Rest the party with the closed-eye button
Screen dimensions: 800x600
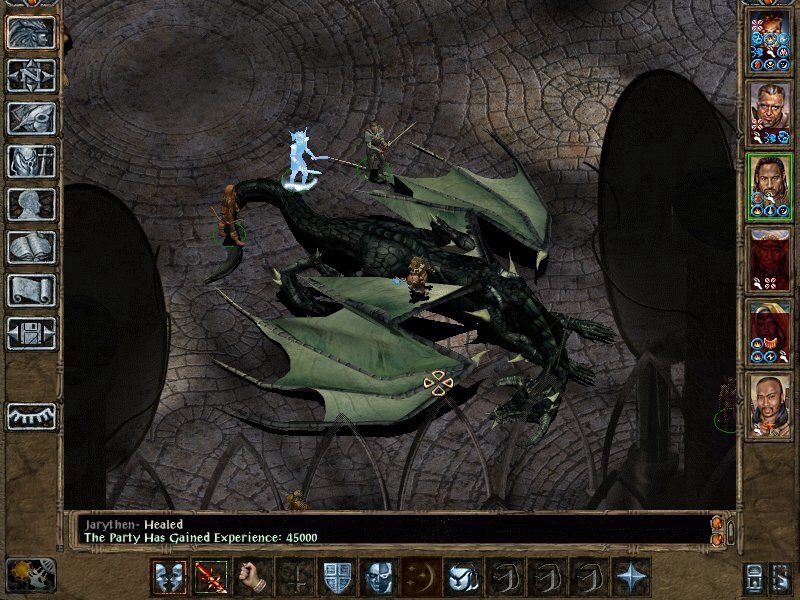pos(32,416)
